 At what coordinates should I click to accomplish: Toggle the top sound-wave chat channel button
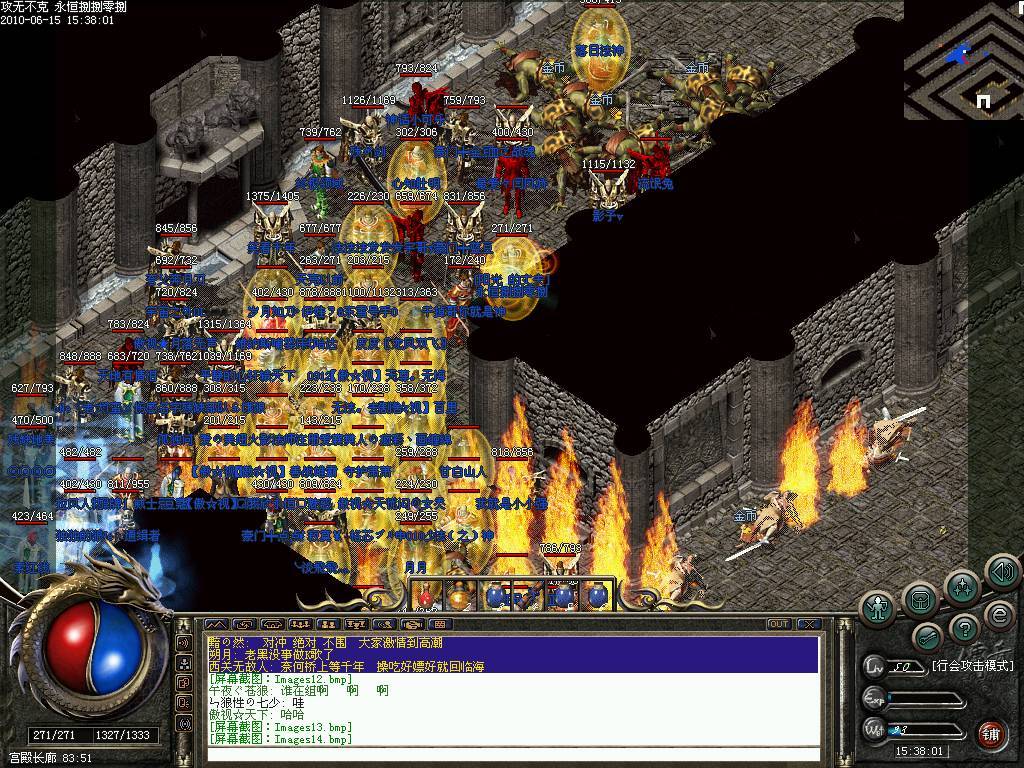[x=184, y=642]
